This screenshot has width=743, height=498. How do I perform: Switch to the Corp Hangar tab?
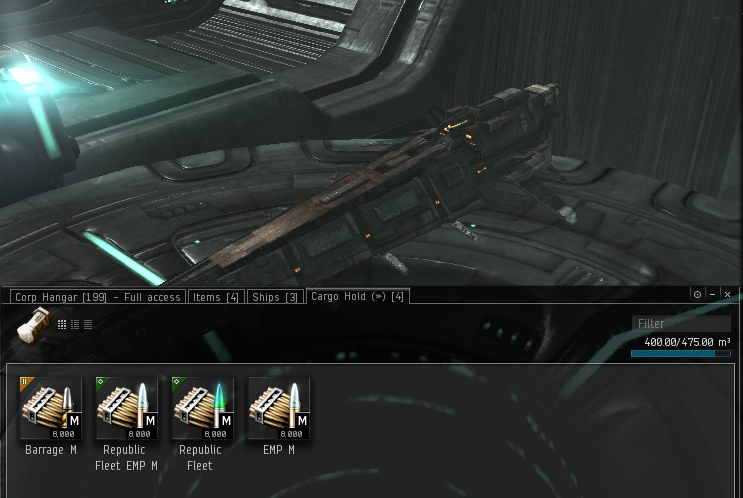[x=98, y=297]
